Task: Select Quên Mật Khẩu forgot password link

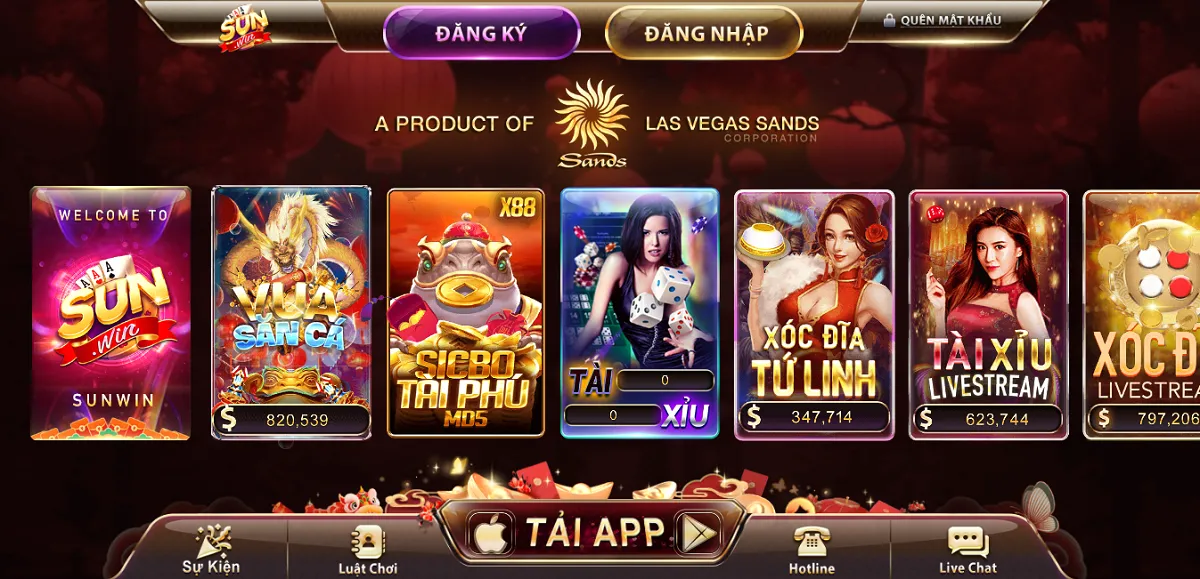Action: [x=942, y=20]
